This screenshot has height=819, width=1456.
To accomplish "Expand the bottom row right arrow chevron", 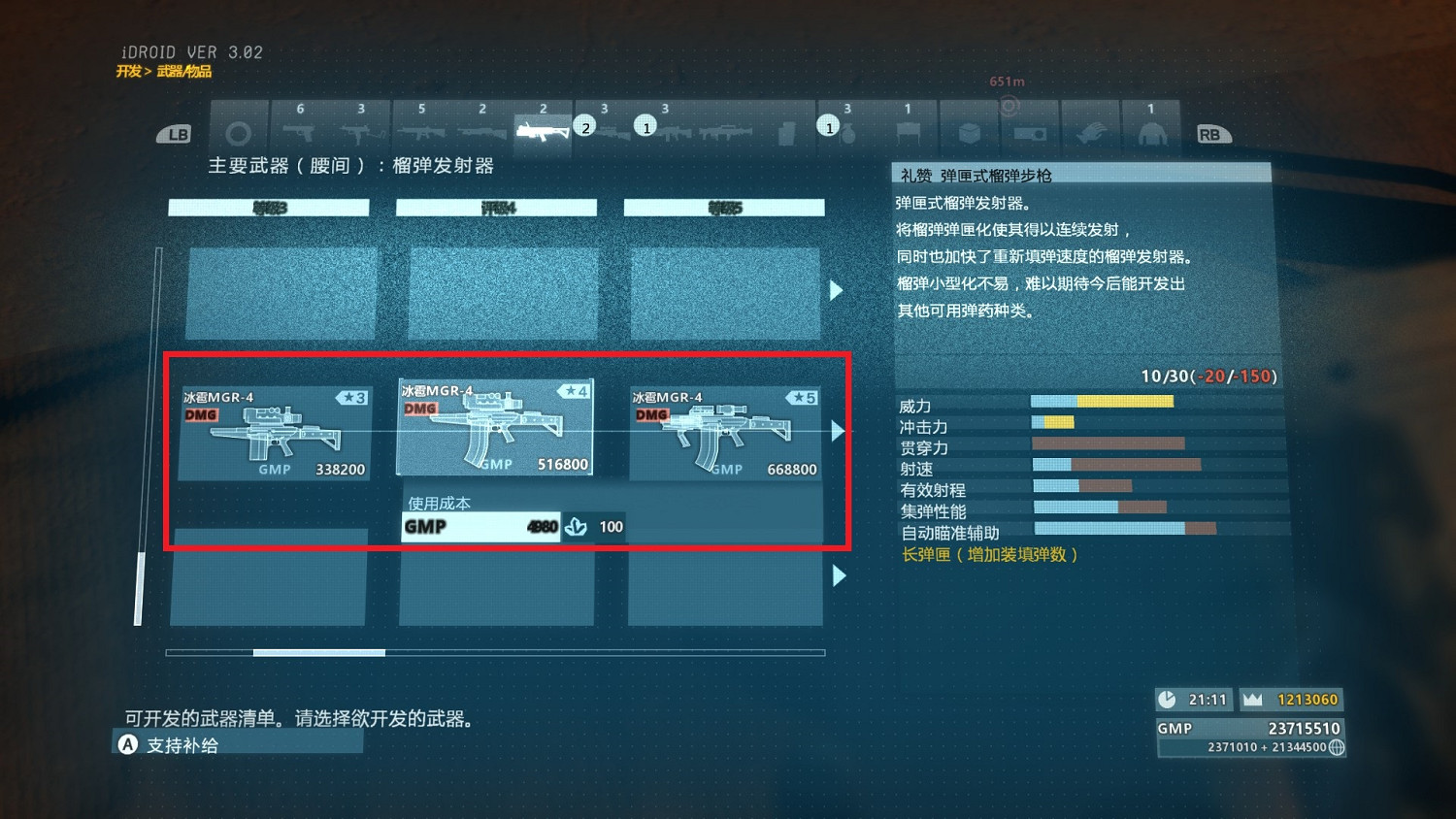I will coord(838,575).
